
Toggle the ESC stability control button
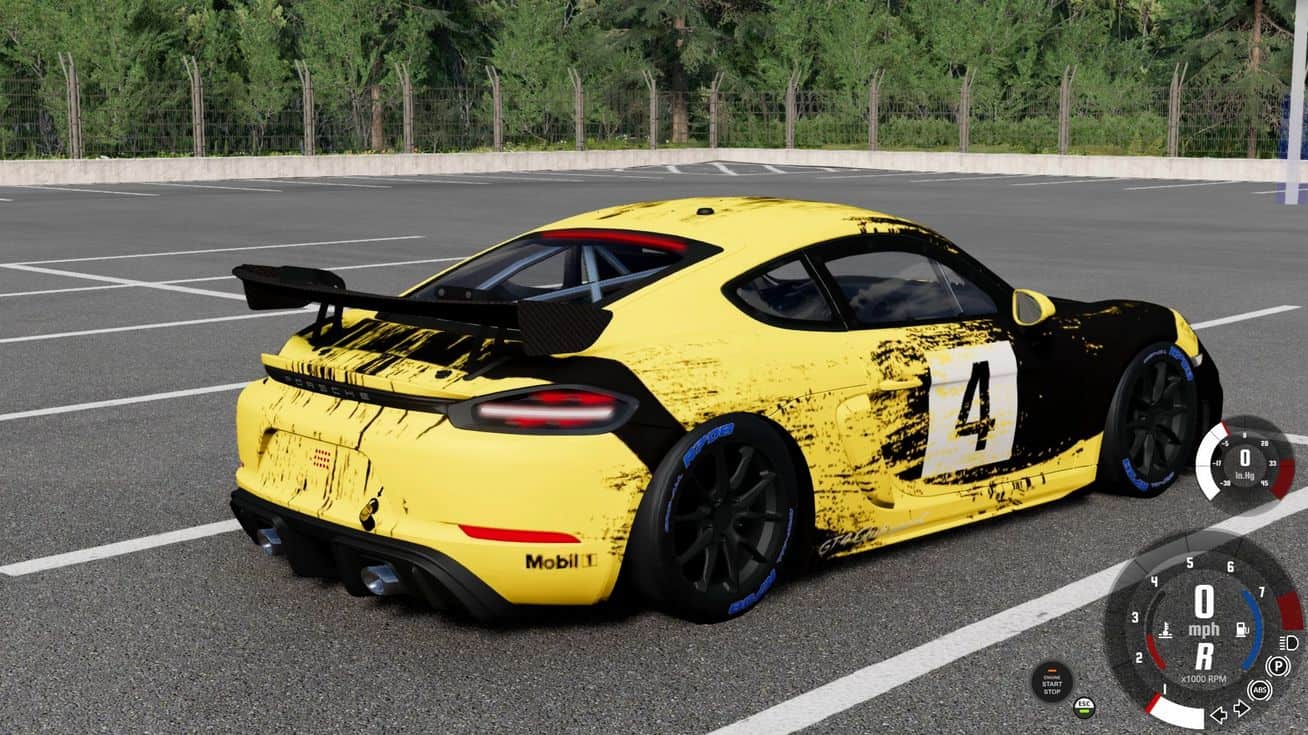[1084, 707]
